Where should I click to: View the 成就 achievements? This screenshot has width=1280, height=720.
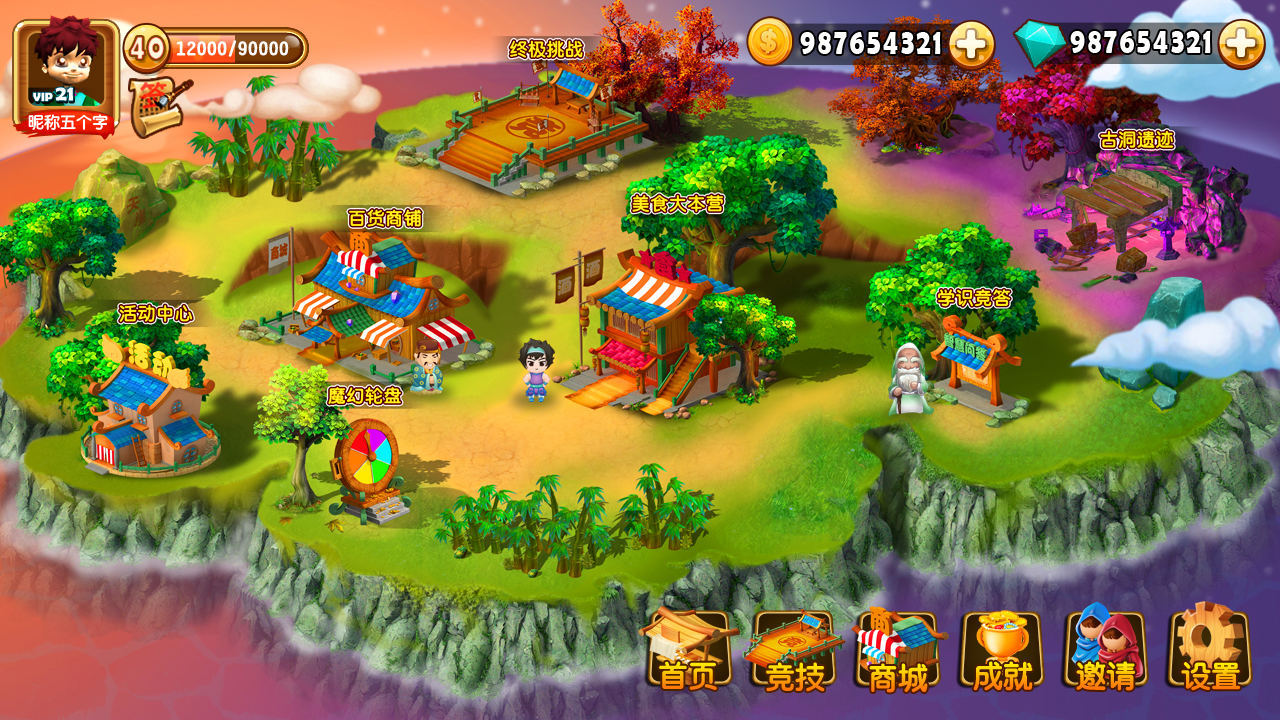[x=1002, y=650]
